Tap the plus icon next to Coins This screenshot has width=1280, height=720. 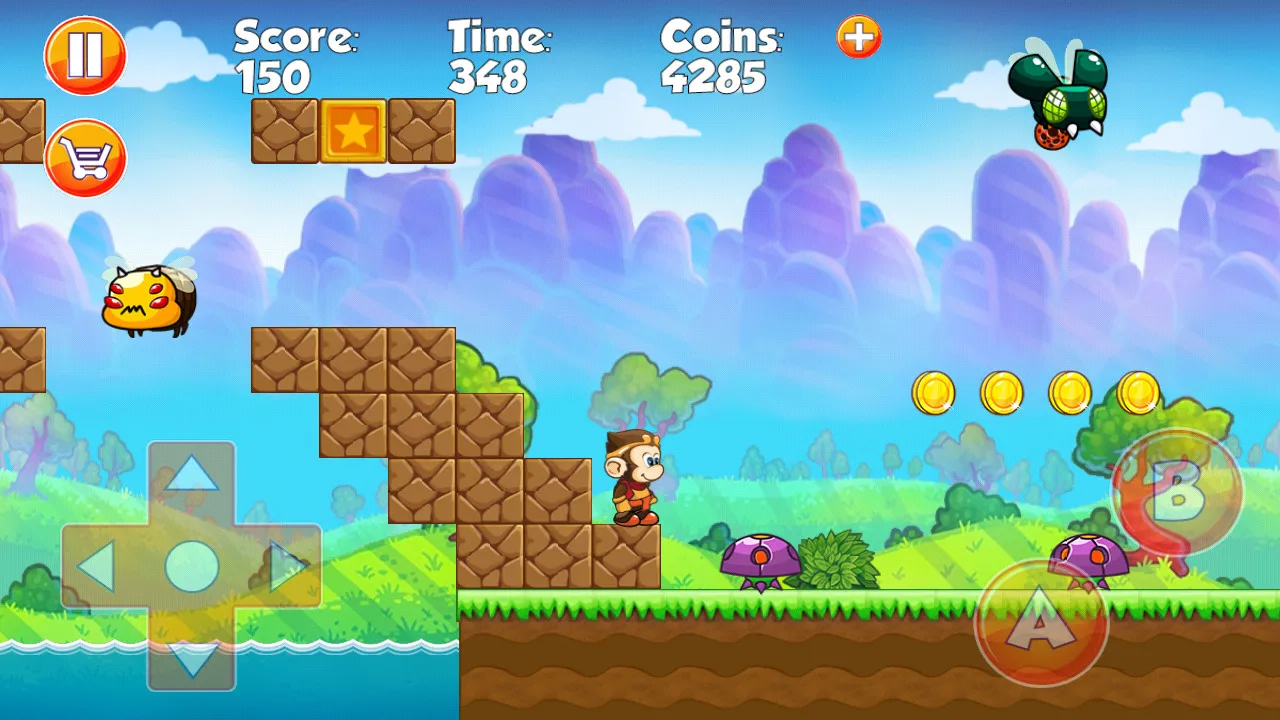click(x=858, y=35)
